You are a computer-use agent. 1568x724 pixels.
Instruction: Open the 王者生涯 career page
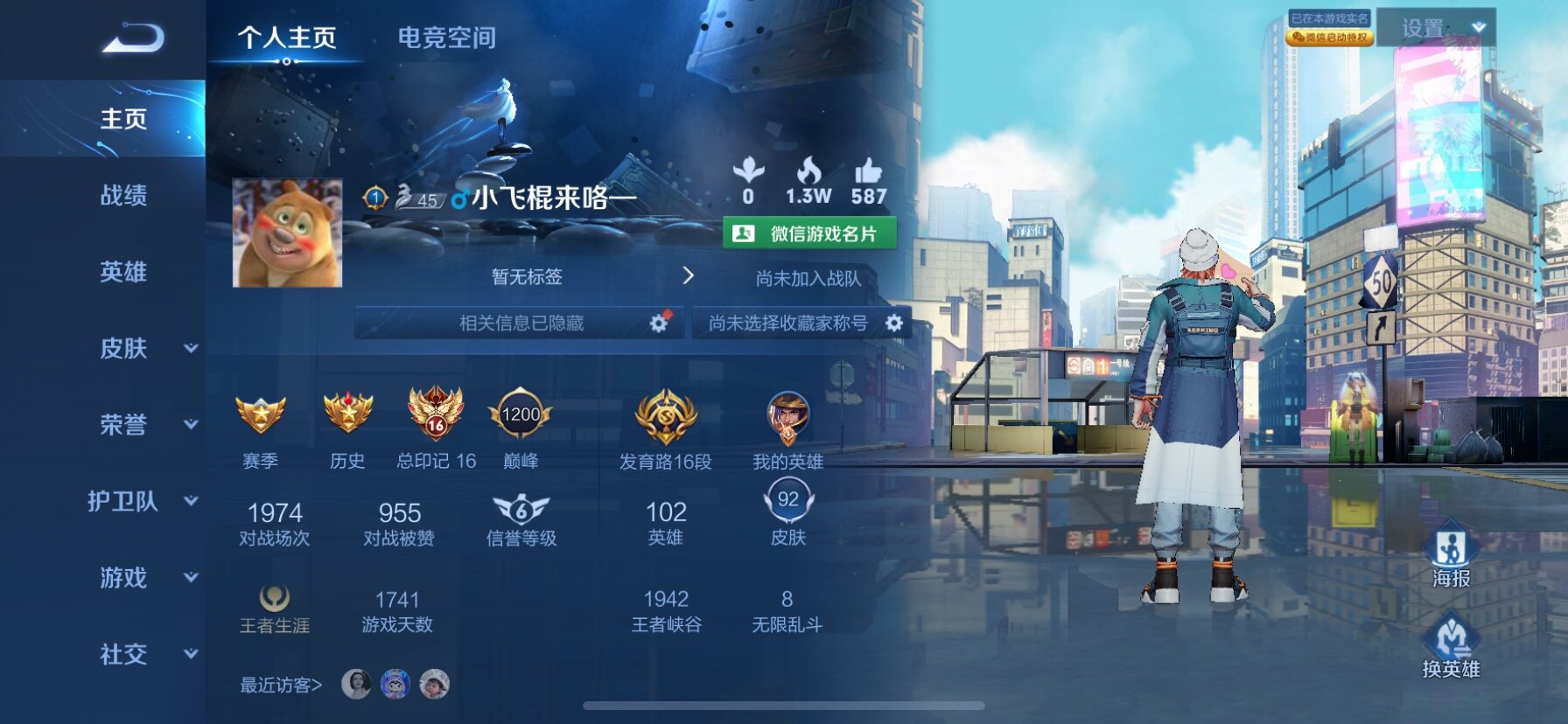pyautogui.click(x=275, y=609)
